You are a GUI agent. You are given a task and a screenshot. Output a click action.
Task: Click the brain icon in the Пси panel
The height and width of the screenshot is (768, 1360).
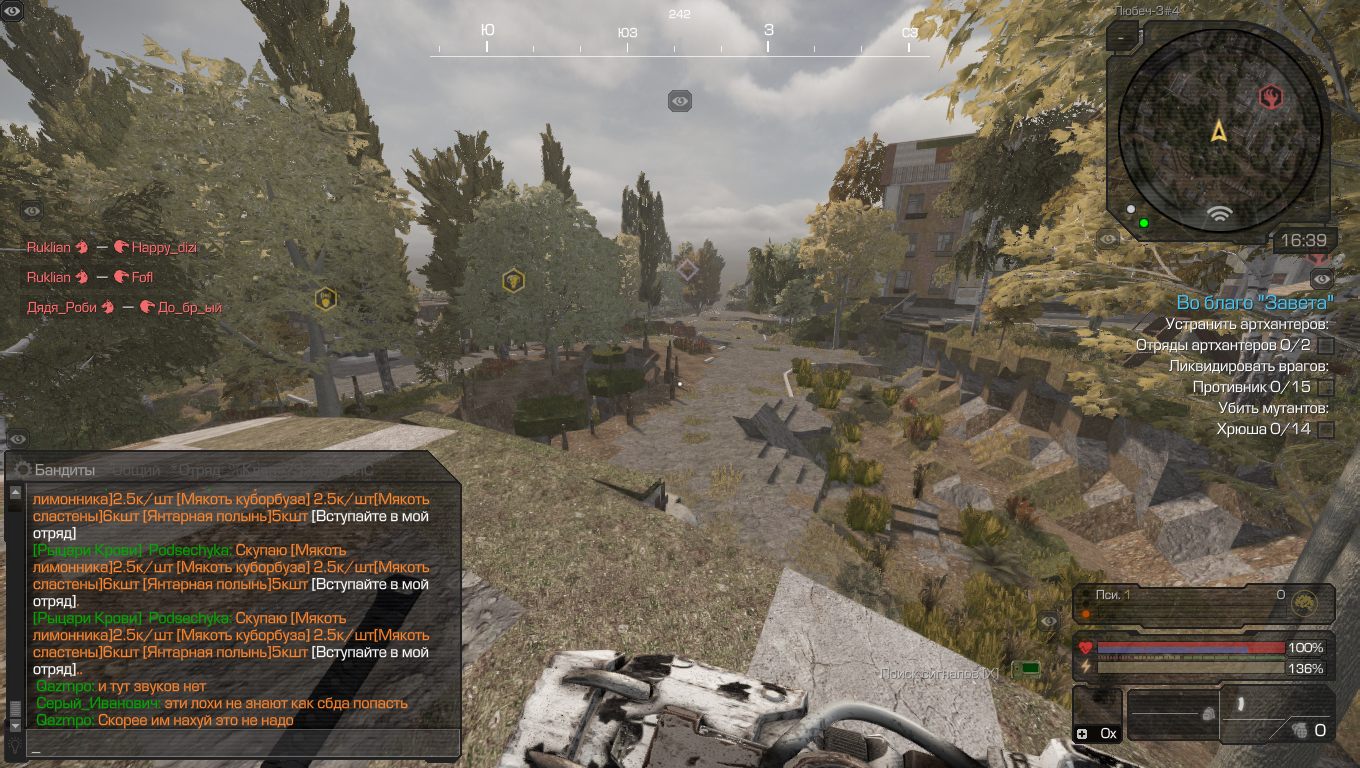(1302, 603)
